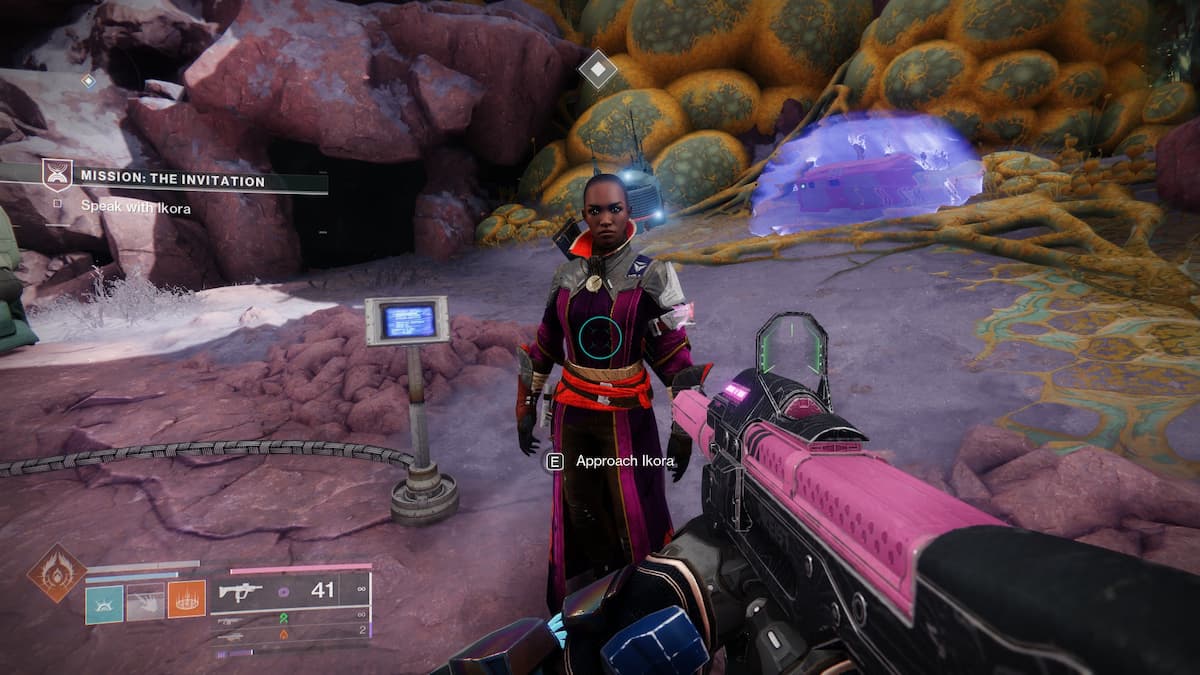Select the teal grenade ability icon
Viewport: 1200px width, 675px height.
(x=104, y=603)
